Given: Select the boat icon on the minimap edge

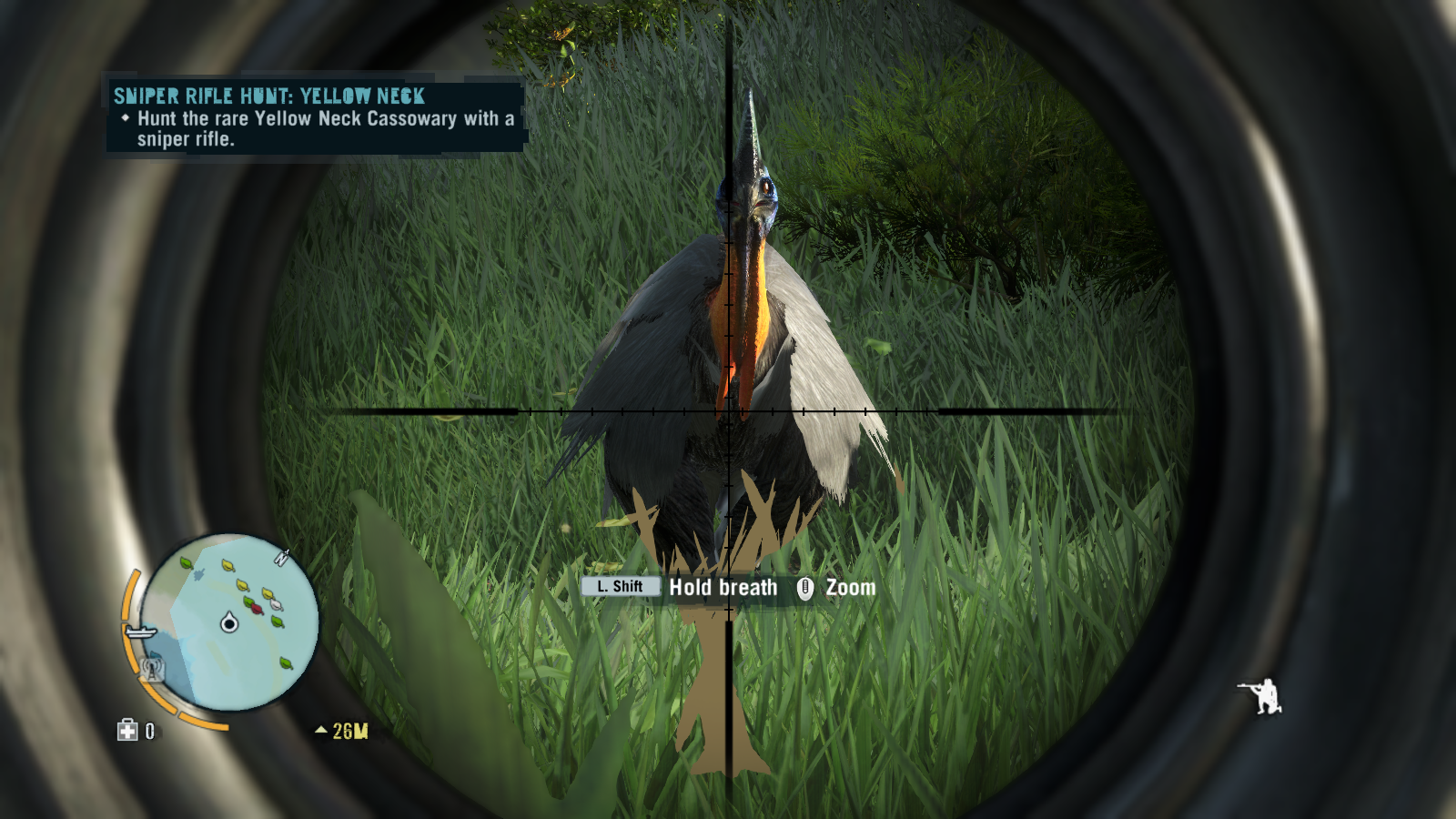Looking at the screenshot, I should tap(139, 632).
